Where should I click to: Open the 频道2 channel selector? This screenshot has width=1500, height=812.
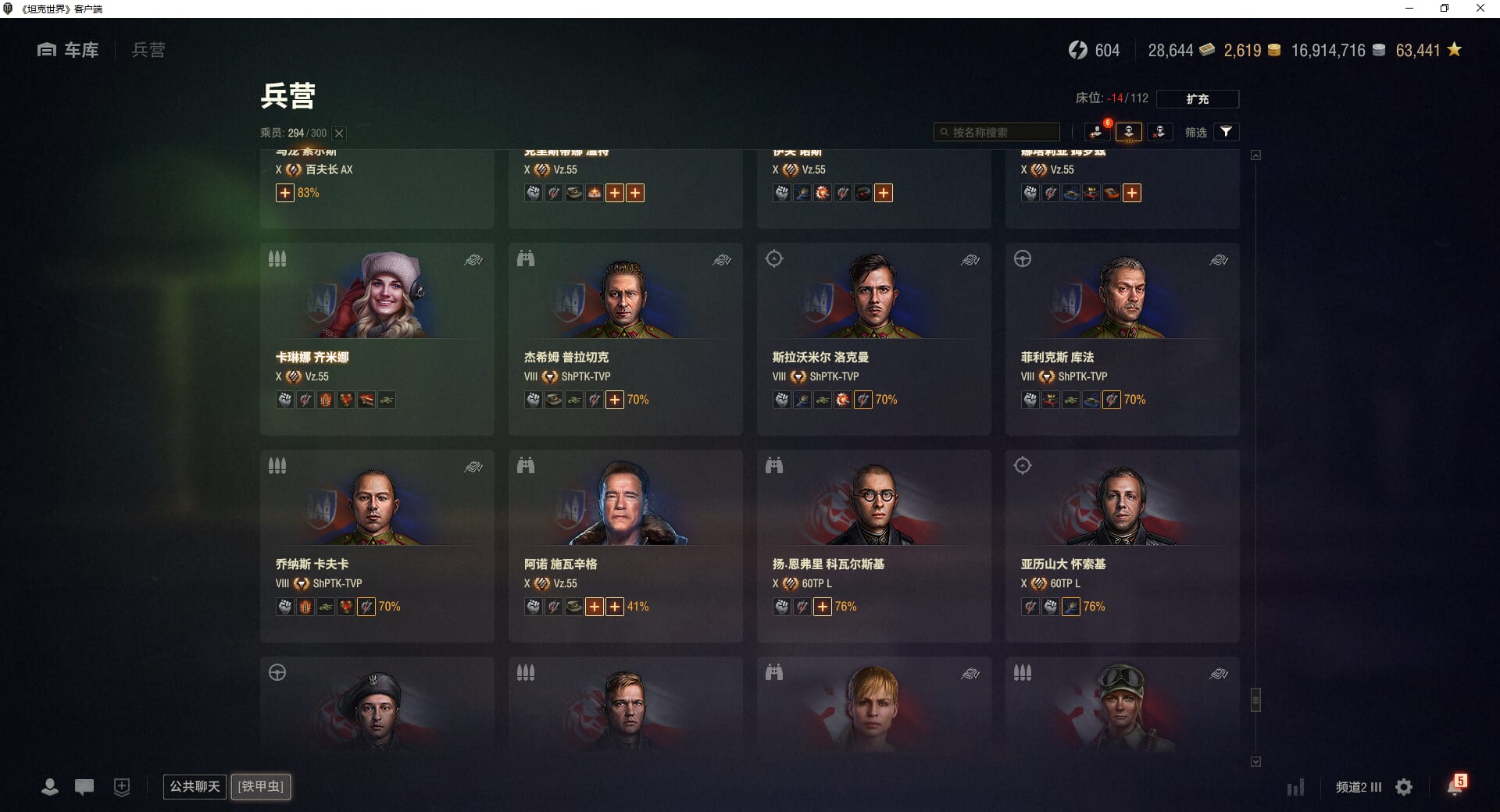1358,787
